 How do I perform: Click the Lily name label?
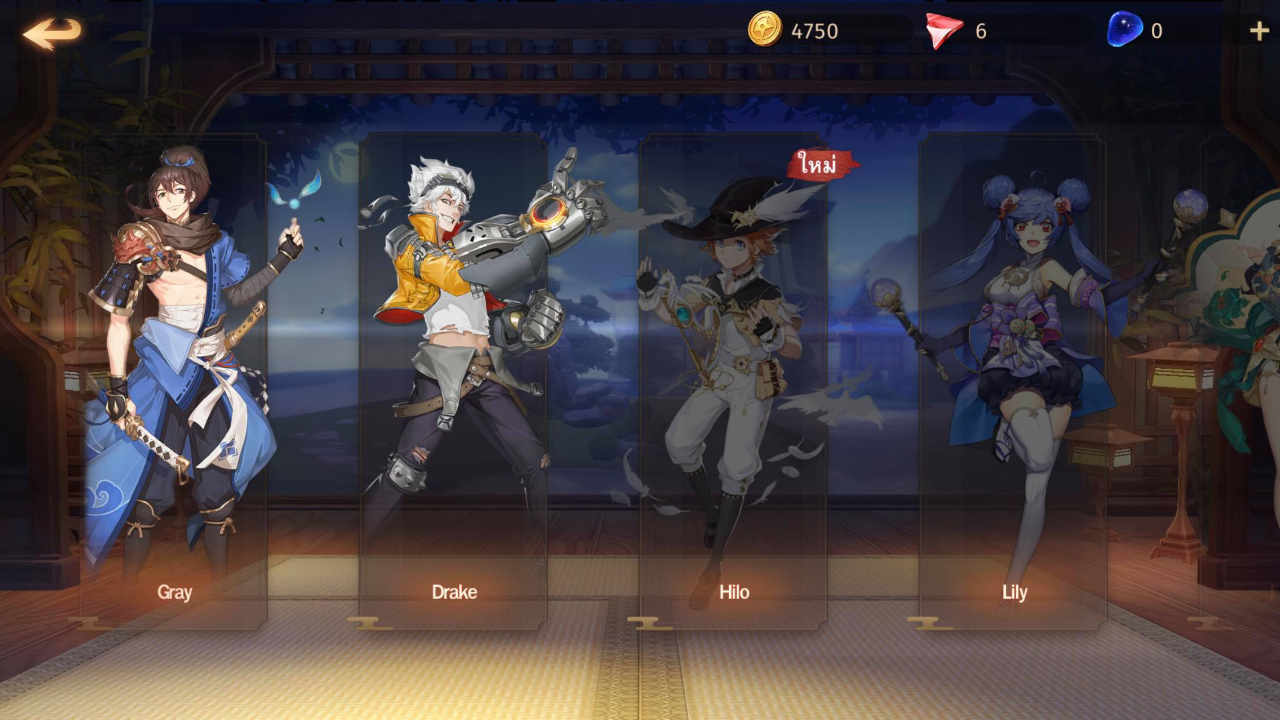1015,592
